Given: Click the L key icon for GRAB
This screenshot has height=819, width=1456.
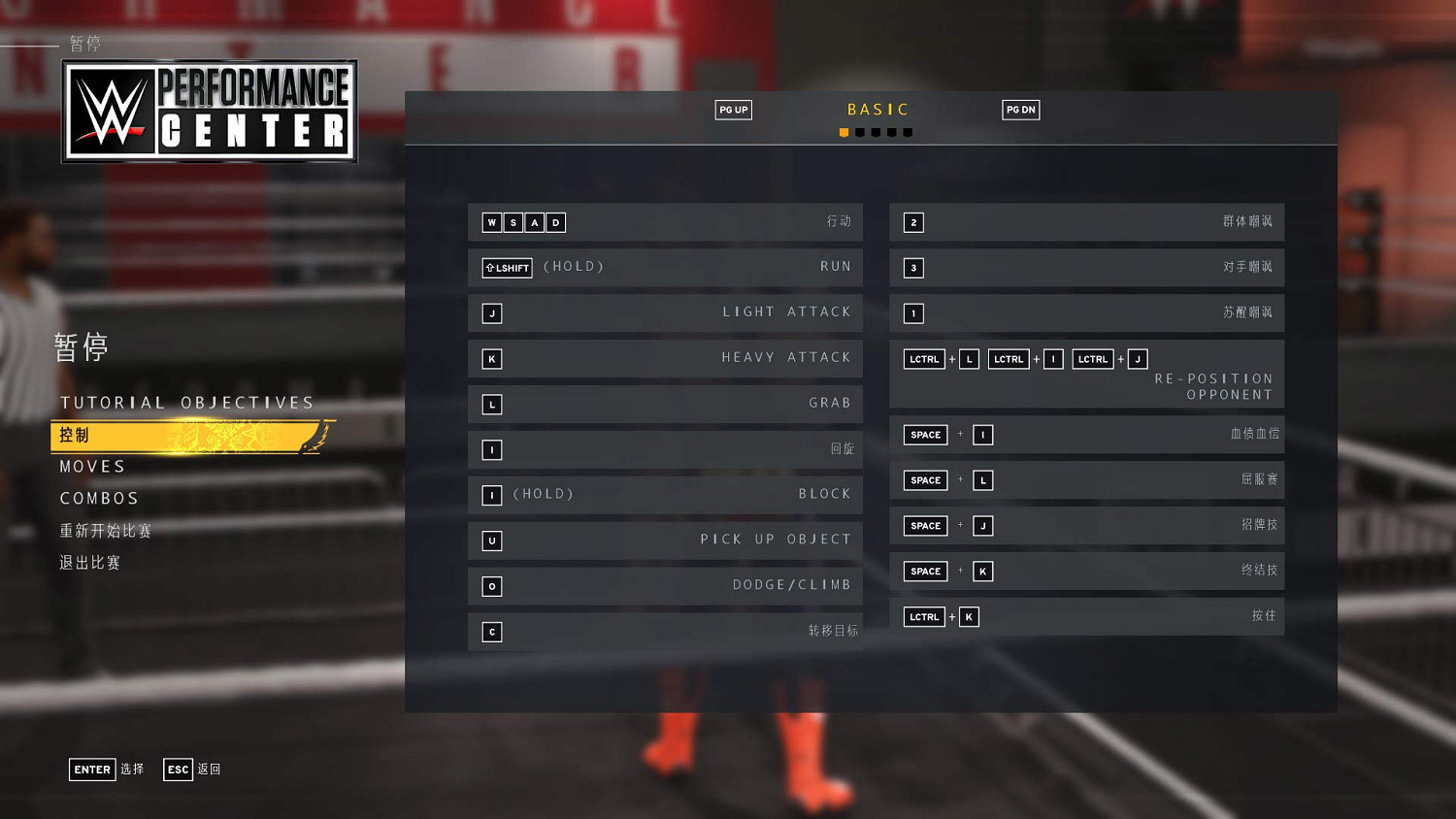Looking at the screenshot, I should pyautogui.click(x=492, y=404).
